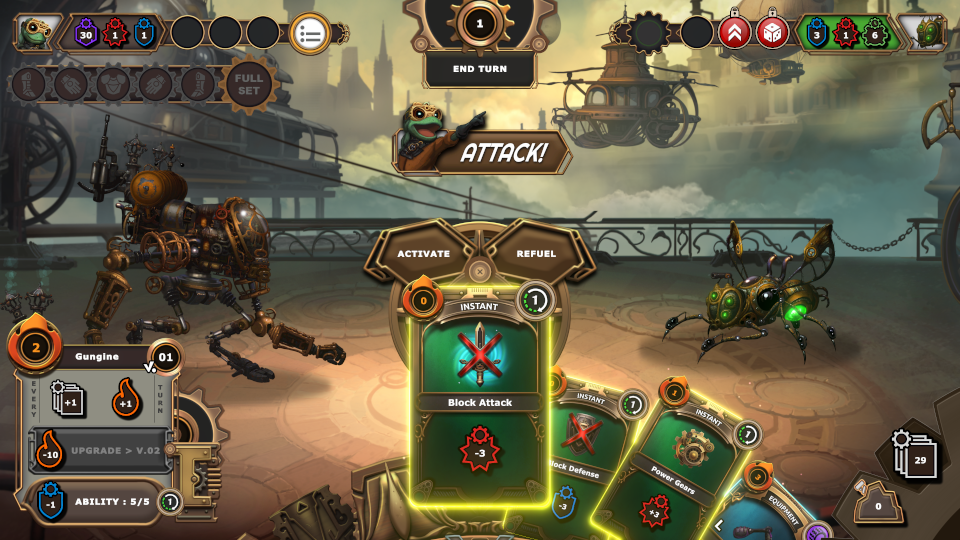Select the Block Attack instant card

(480, 400)
